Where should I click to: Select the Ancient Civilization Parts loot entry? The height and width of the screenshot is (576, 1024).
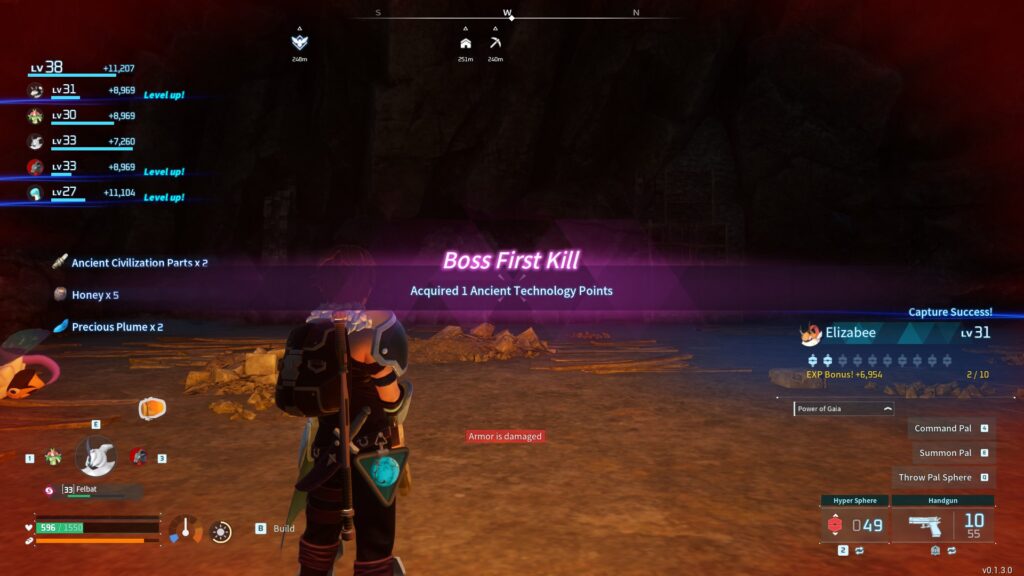[130, 263]
